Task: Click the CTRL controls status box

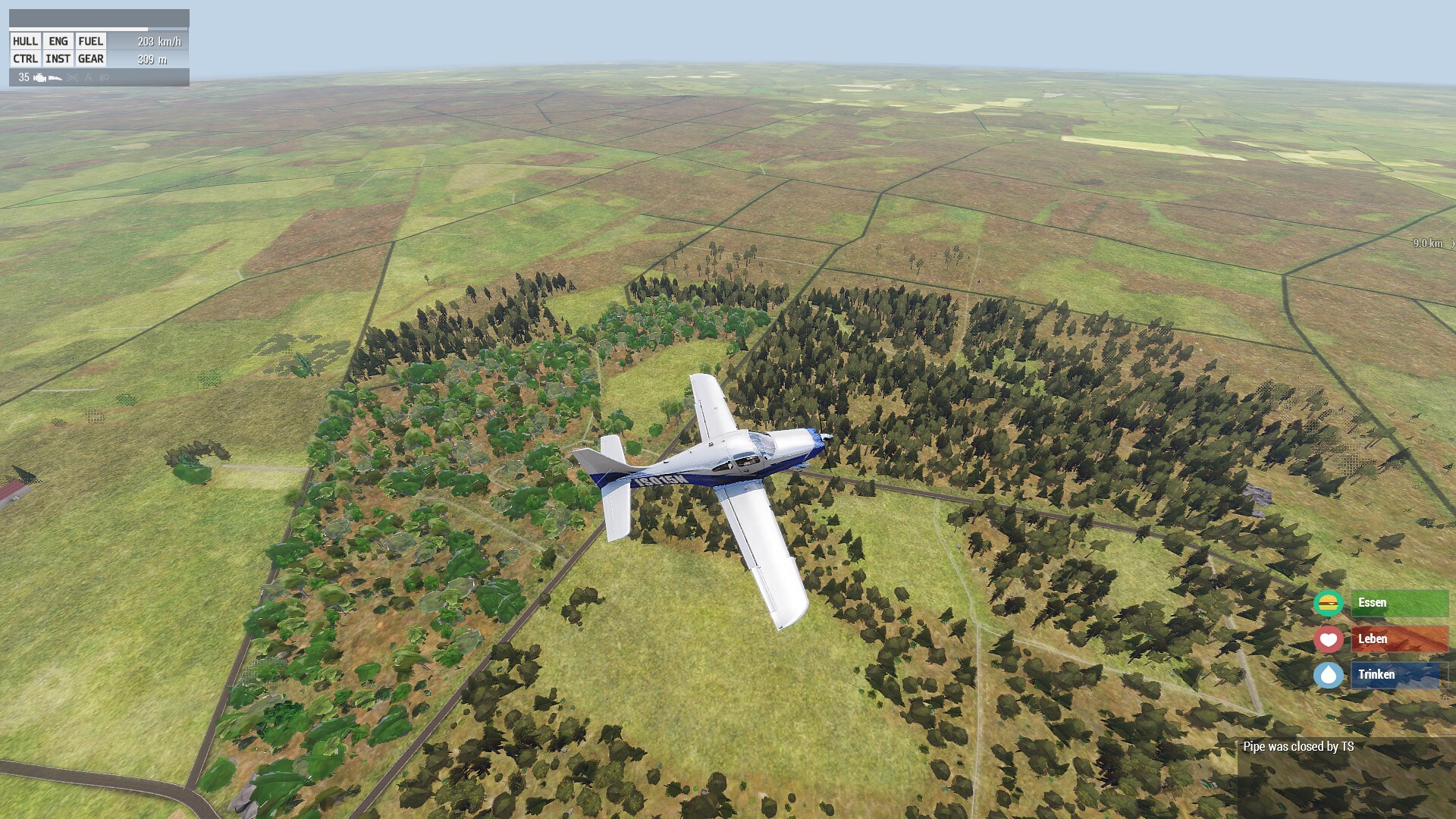Action: (25, 59)
